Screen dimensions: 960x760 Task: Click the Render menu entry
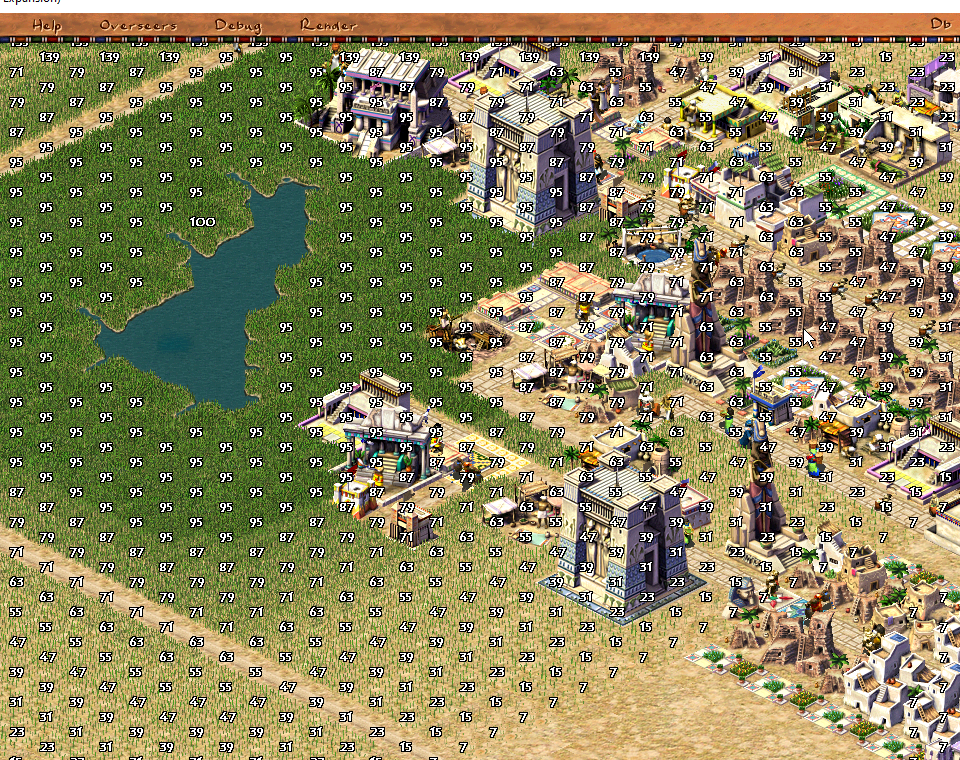328,25
